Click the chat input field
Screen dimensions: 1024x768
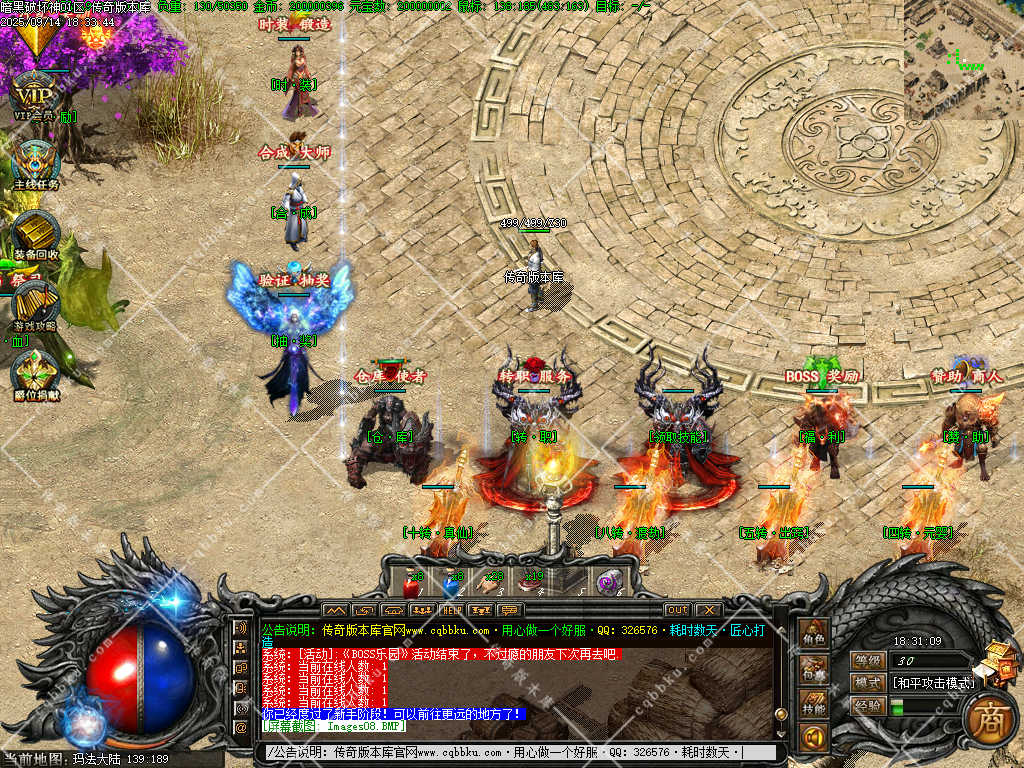click(510, 752)
